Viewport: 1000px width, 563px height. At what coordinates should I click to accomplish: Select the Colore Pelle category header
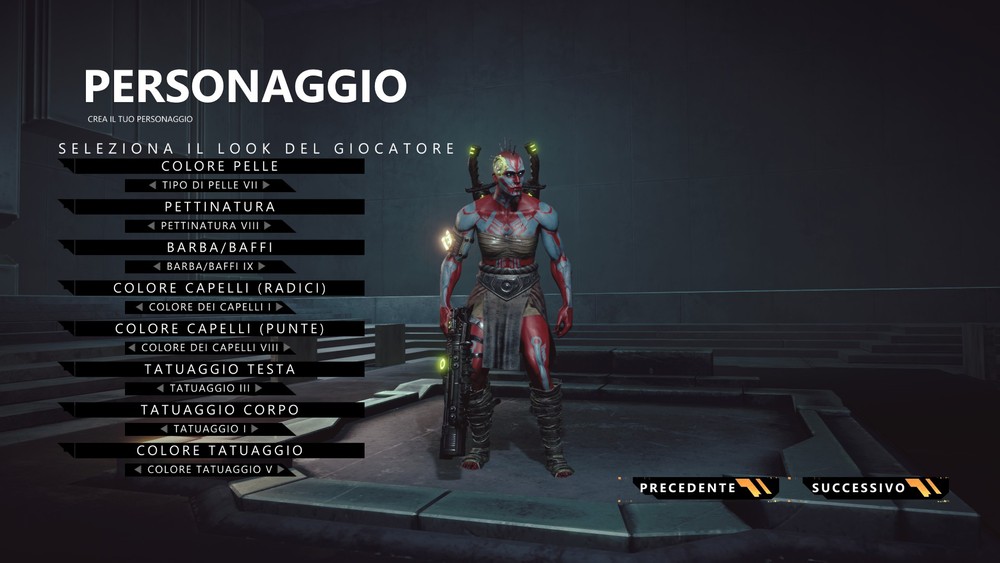point(219,166)
